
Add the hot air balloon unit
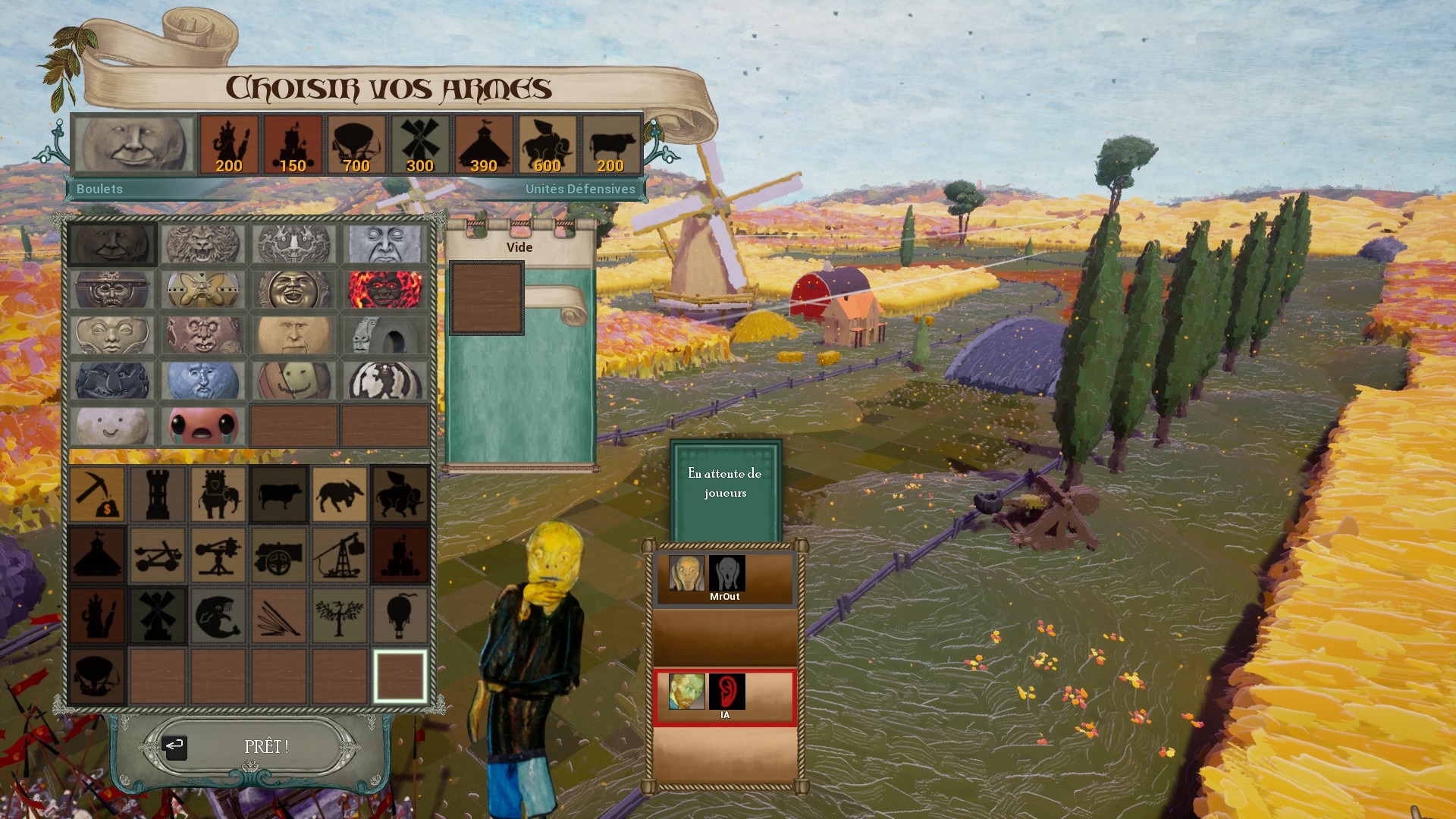coord(400,616)
